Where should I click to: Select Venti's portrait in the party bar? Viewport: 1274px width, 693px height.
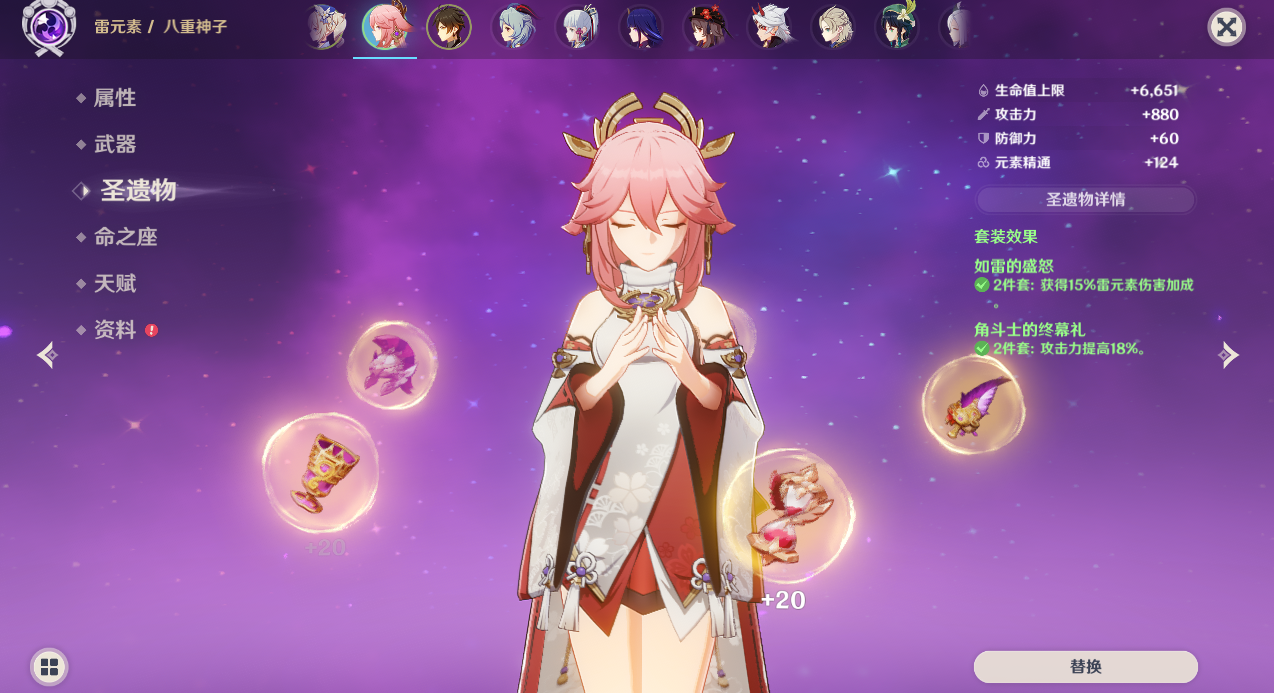tap(897, 27)
